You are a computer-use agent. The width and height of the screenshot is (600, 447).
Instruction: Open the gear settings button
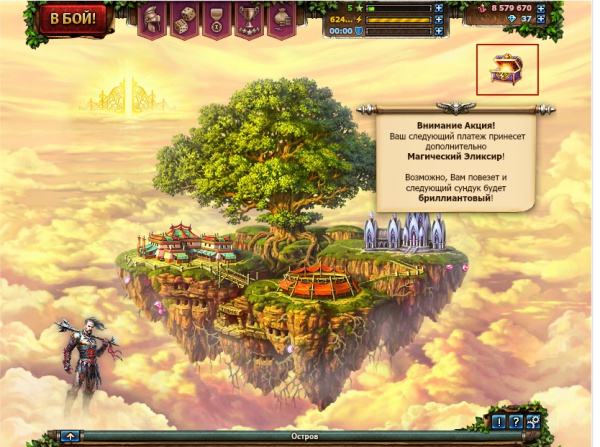534,421
